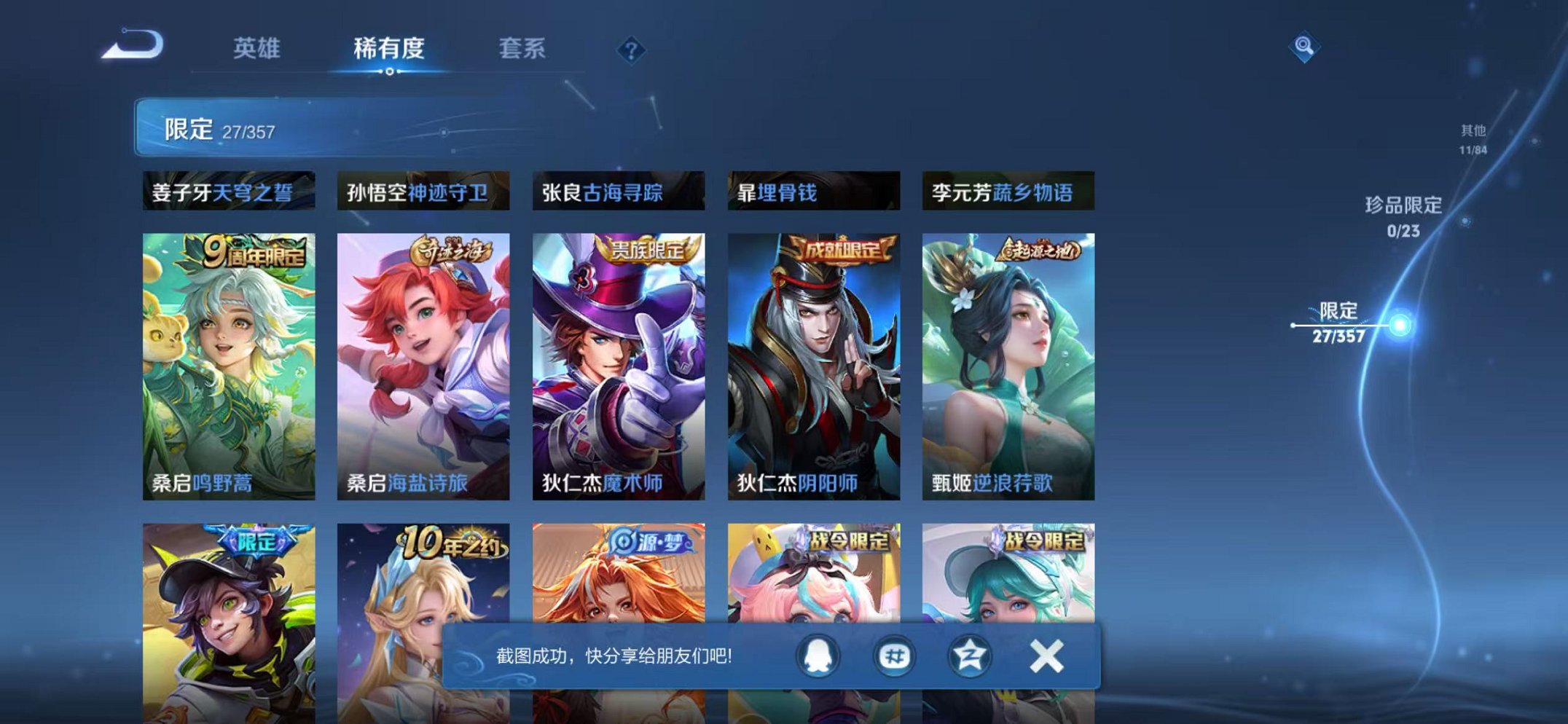The image size is (1568, 724).
Task: Switch to the 套系 tab
Action: pos(525,50)
